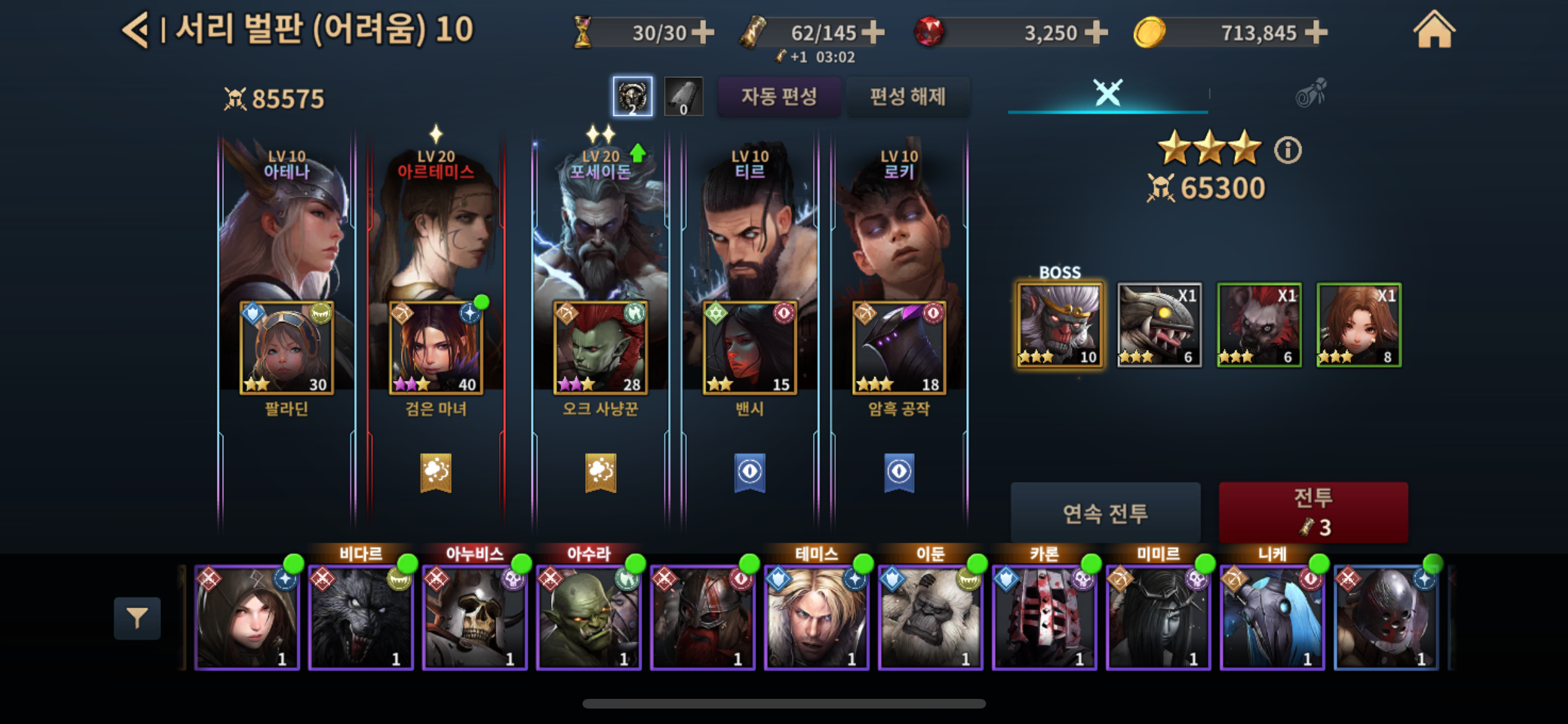Buy more red gems
This screenshot has height=724, width=1568.
click(x=1096, y=32)
